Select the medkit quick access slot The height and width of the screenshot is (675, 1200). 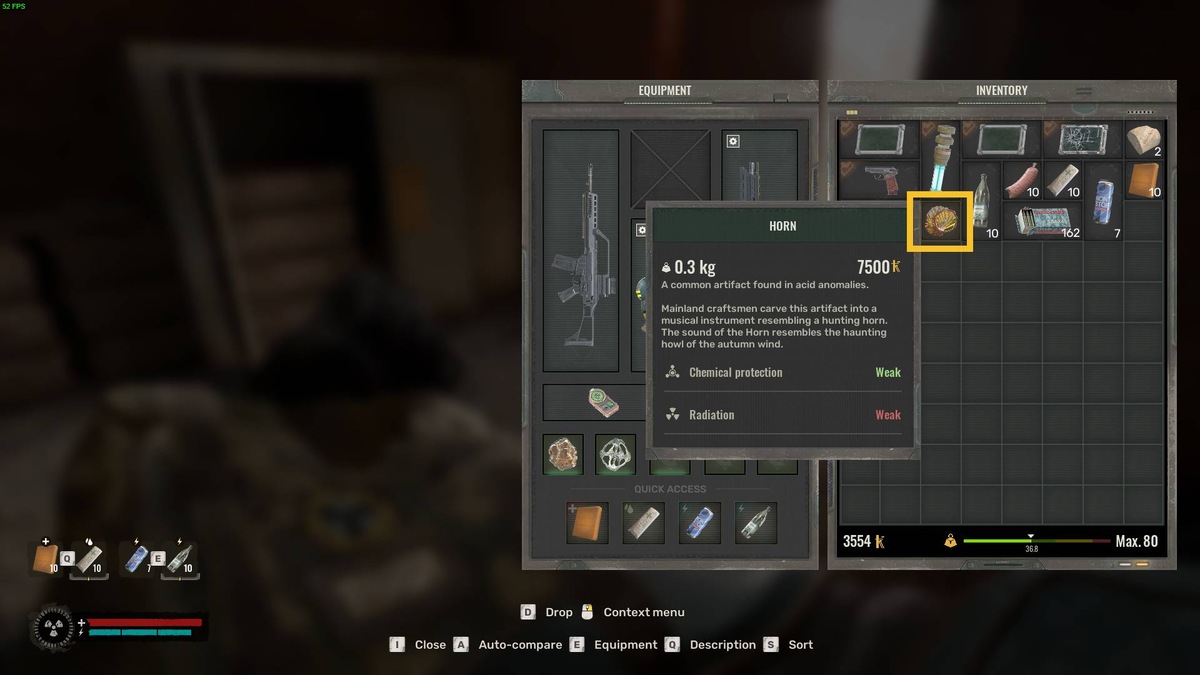coord(587,523)
